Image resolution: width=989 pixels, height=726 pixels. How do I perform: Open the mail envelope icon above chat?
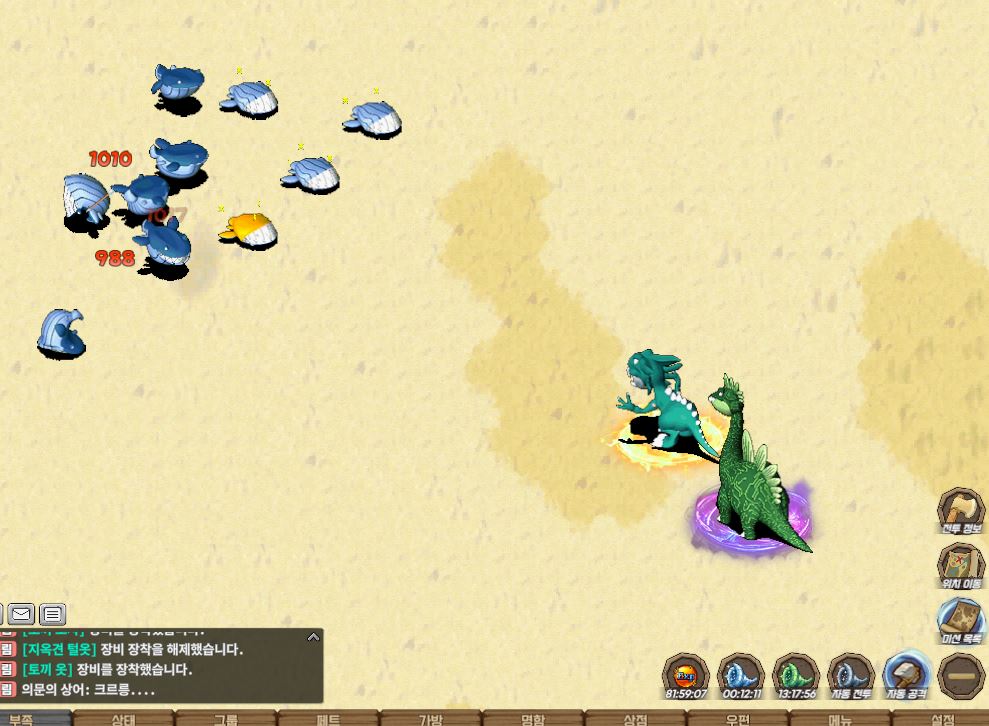click(x=21, y=613)
